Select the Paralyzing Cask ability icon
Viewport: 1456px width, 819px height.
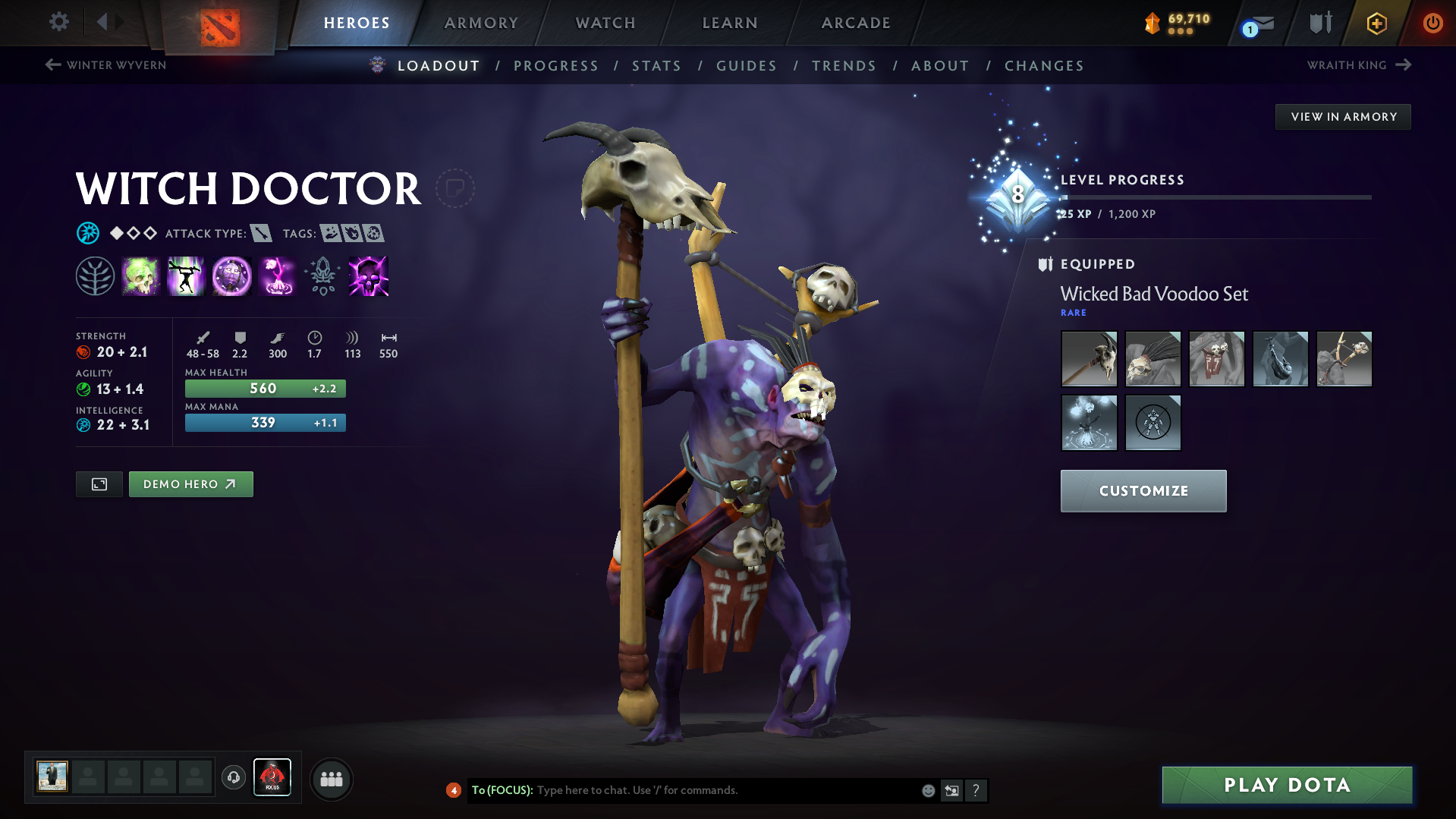pyautogui.click(x=140, y=276)
